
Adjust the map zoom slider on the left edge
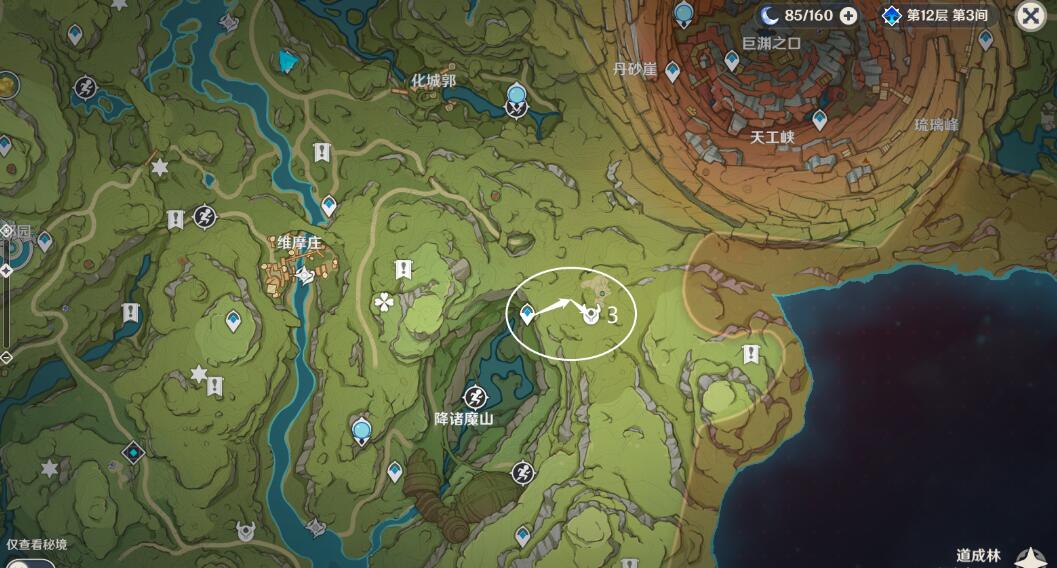pos(6,270)
